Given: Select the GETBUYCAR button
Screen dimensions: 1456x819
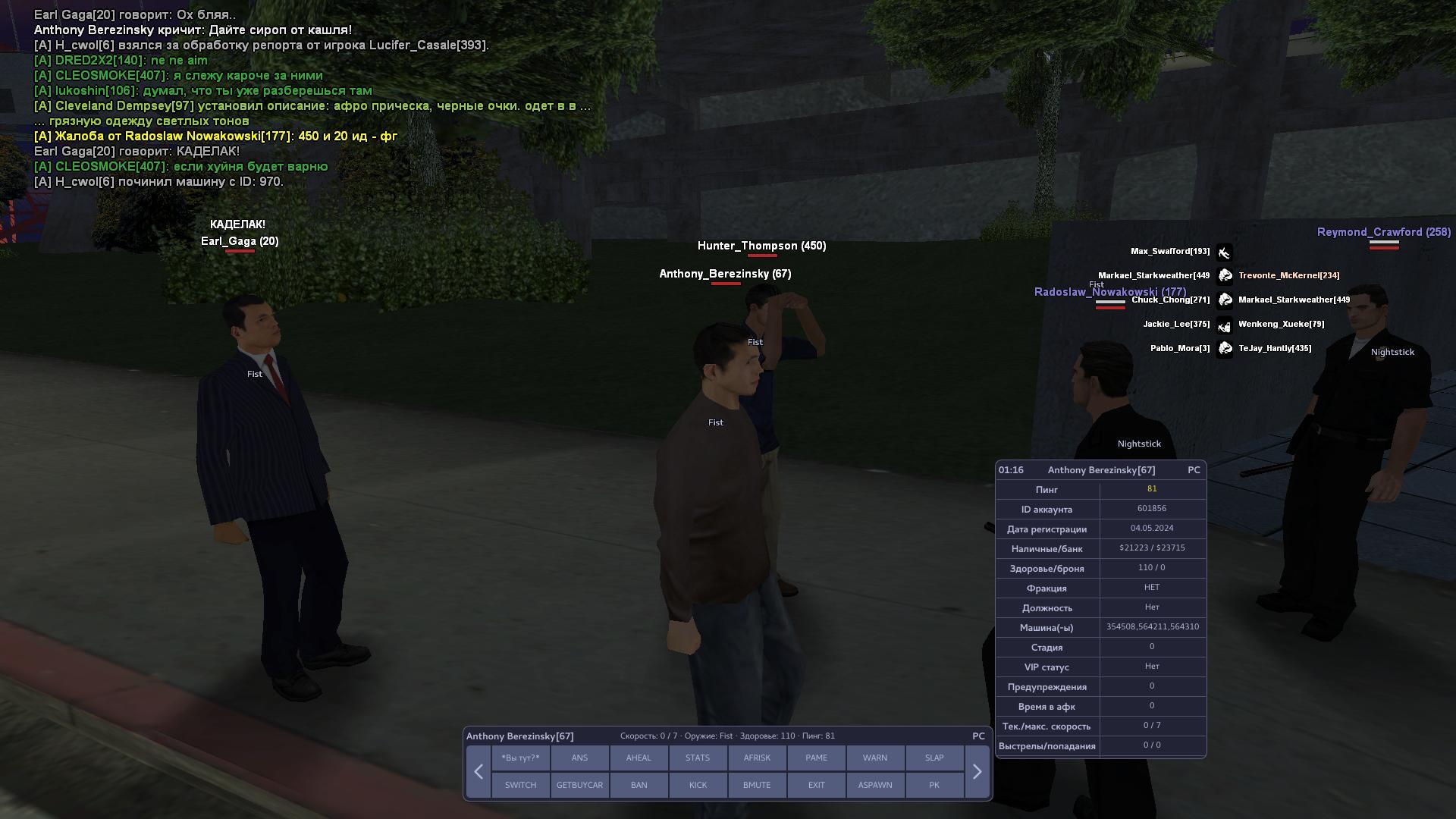Looking at the screenshot, I should [579, 785].
